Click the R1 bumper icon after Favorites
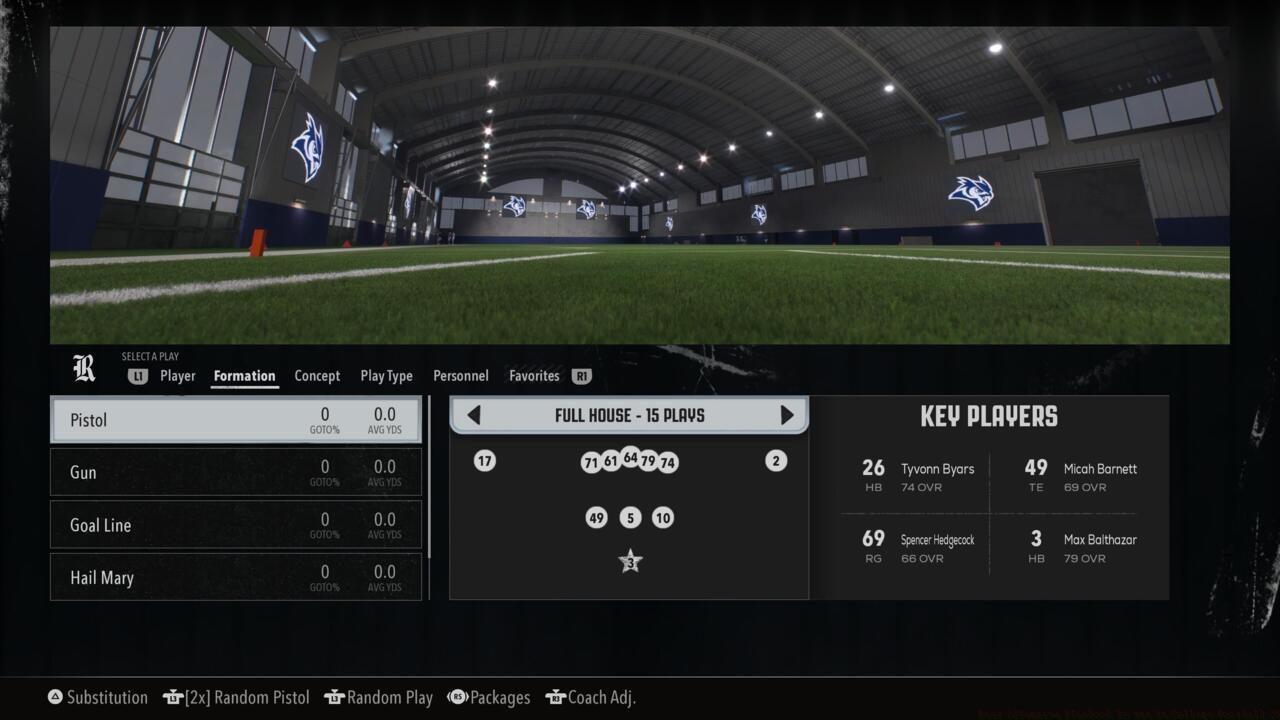 (580, 376)
